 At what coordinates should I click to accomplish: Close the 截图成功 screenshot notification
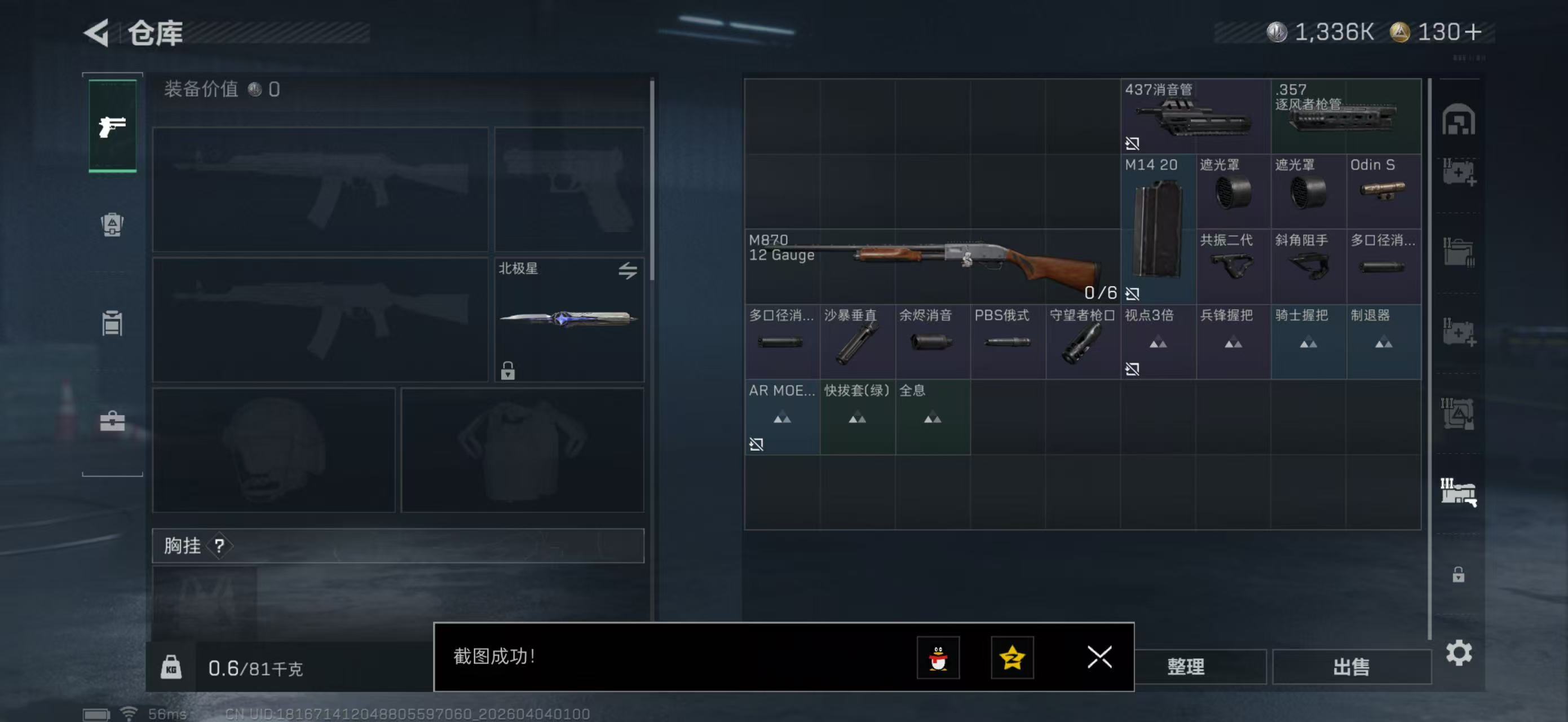[1099, 657]
